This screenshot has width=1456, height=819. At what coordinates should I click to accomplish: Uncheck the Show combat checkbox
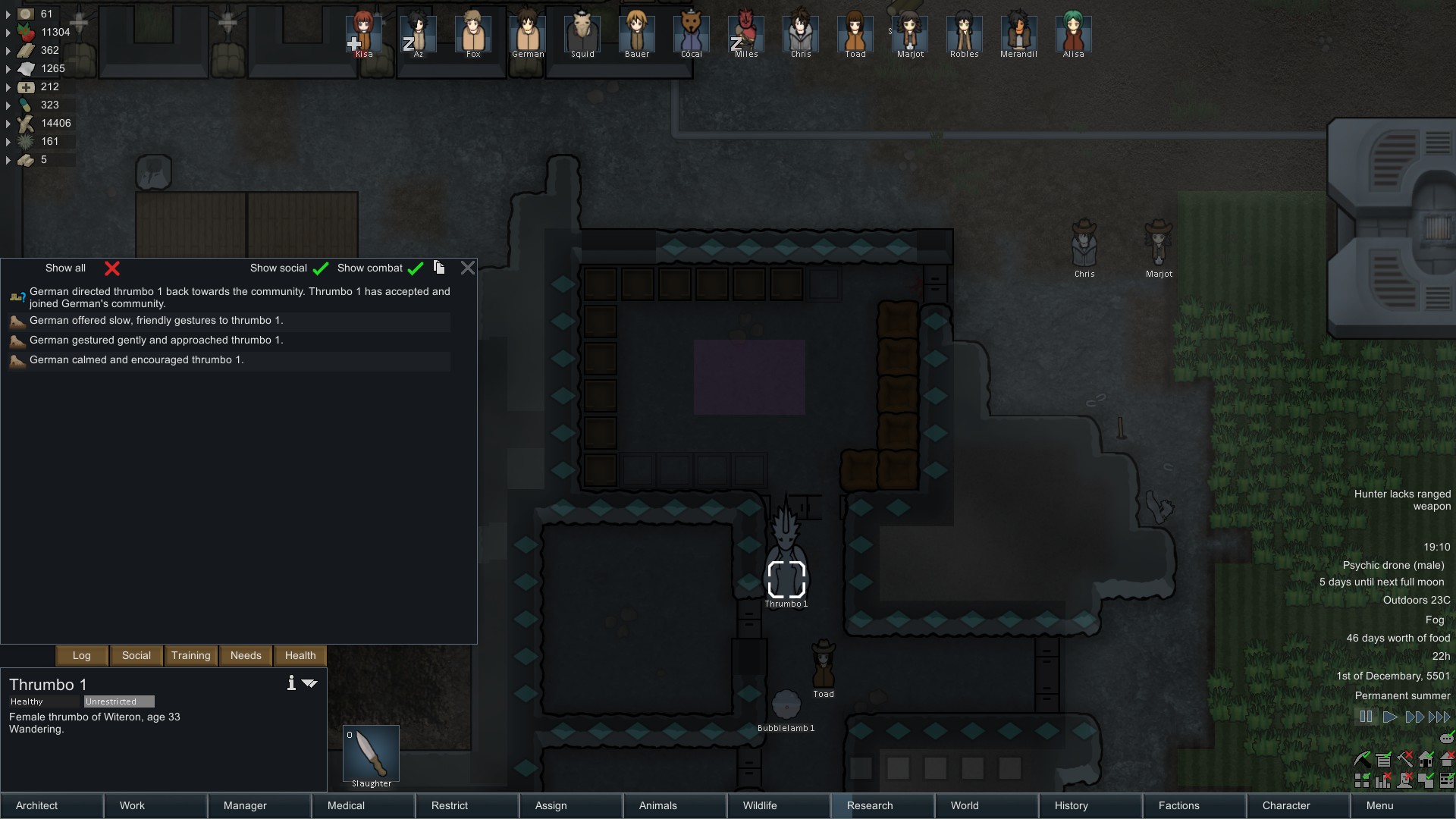click(416, 268)
